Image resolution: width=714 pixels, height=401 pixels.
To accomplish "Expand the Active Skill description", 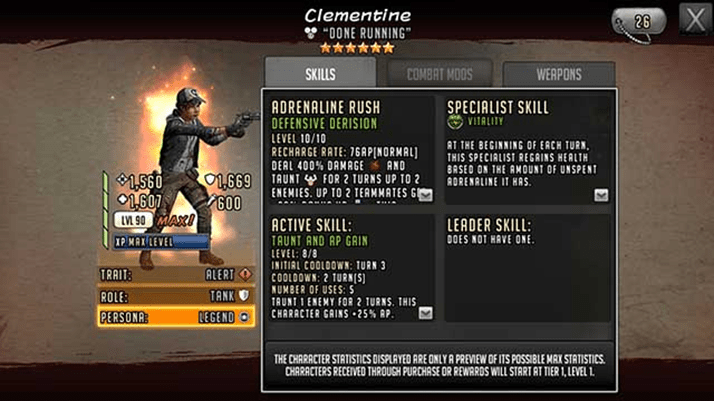I will [425, 313].
